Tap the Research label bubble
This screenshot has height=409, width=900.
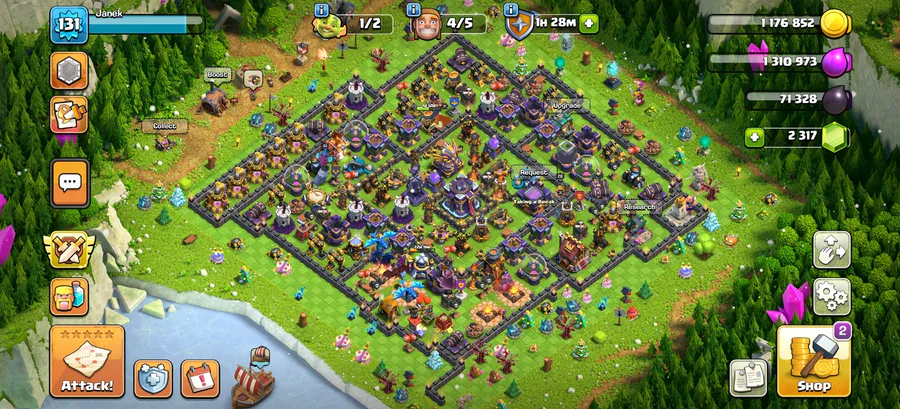pos(638,207)
